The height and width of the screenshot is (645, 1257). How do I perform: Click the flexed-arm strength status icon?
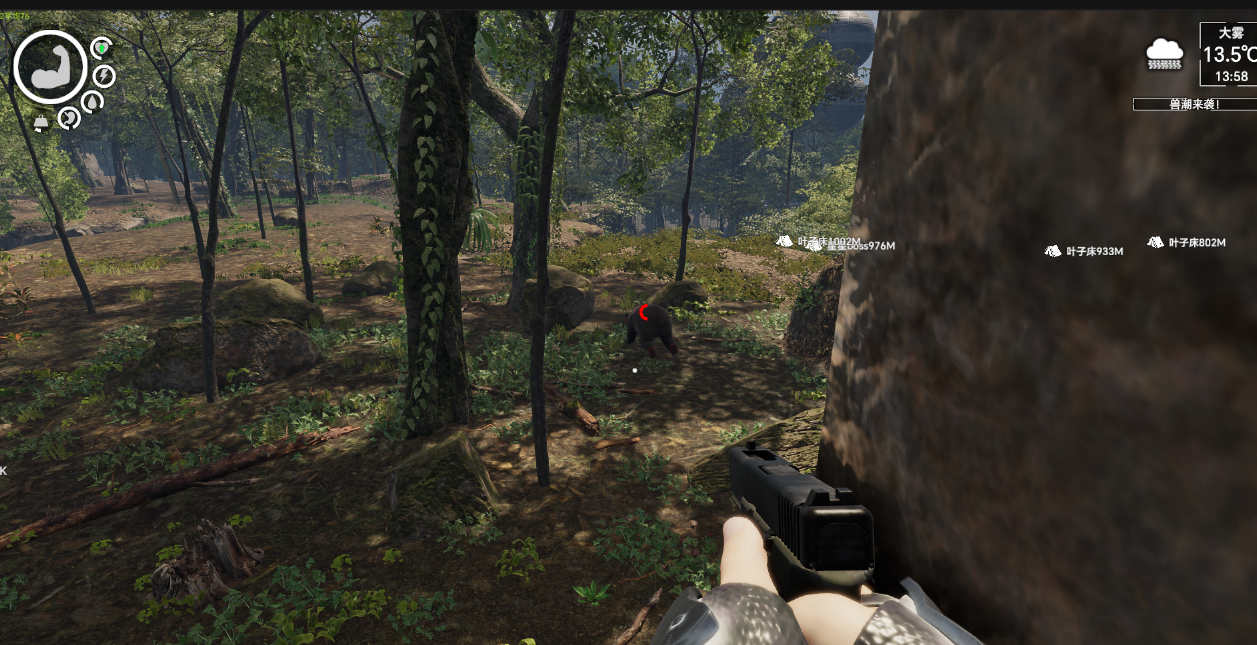pyautogui.click(x=50, y=67)
